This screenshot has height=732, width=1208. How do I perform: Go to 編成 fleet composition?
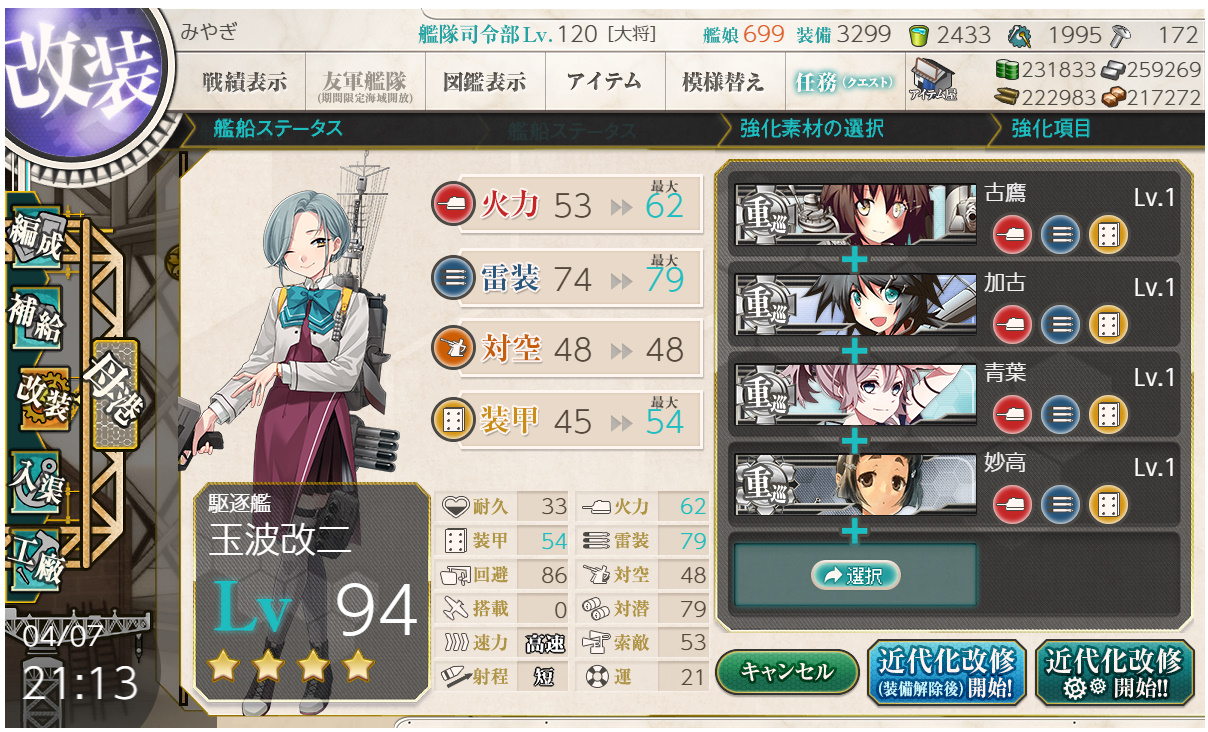pos(36,242)
